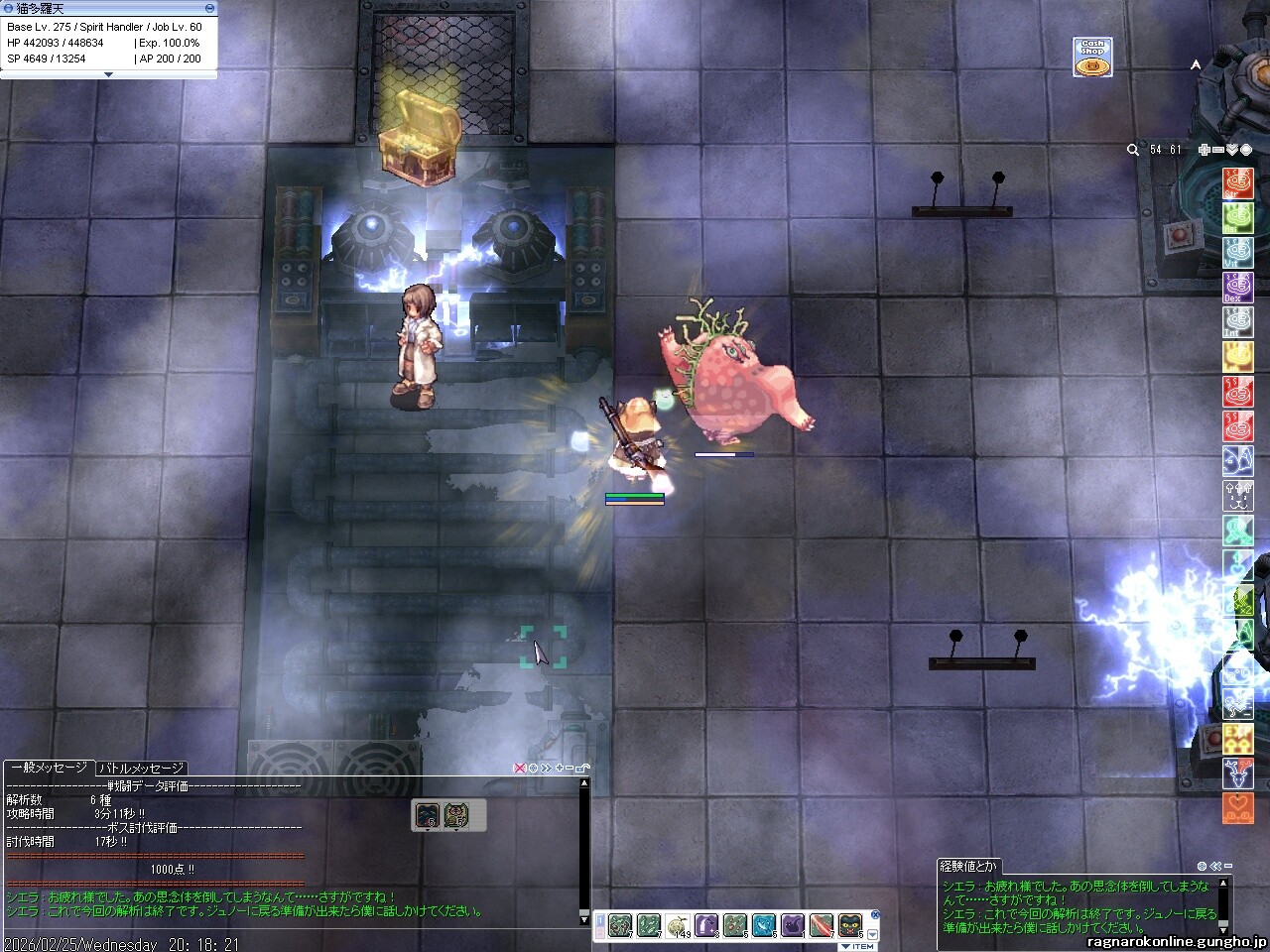1270x952 pixels.
Task: Select the green Agi buff icon
Action: pyautogui.click(x=1237, y=218)
